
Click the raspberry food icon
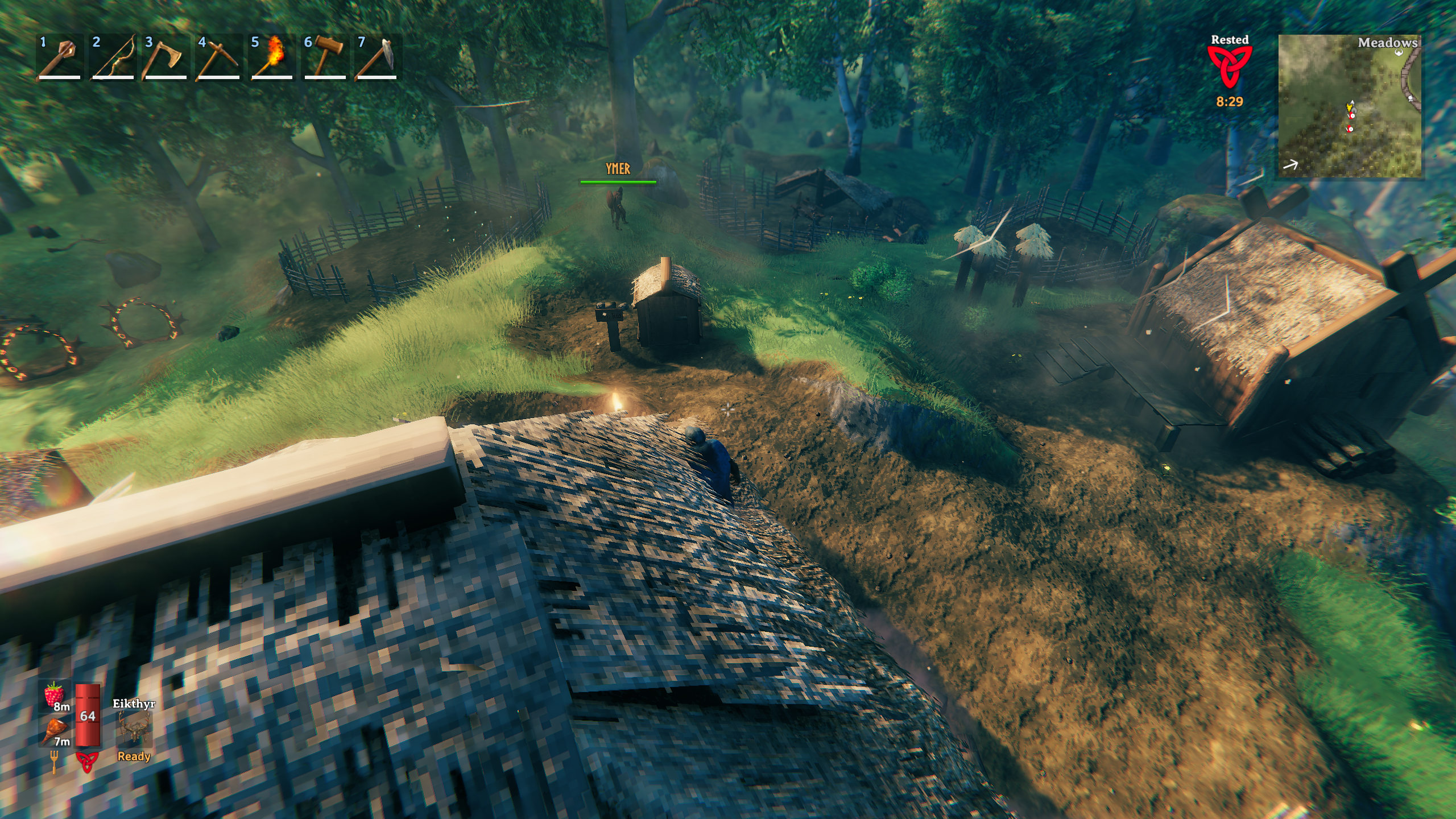(55, 695)
